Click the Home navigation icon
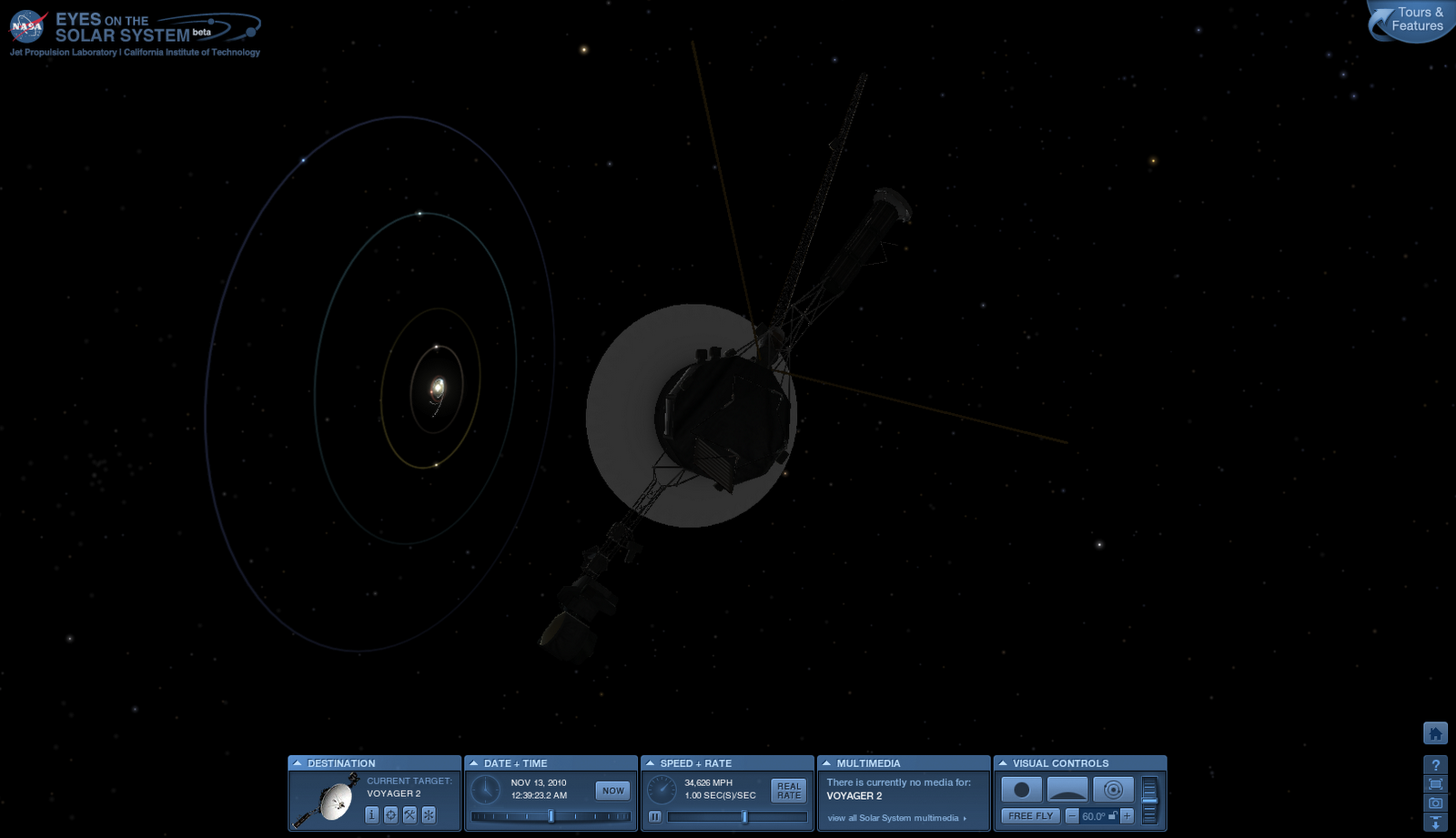Image resolution: width=1456 pixels, height=838 pixels. point(1436,732)
